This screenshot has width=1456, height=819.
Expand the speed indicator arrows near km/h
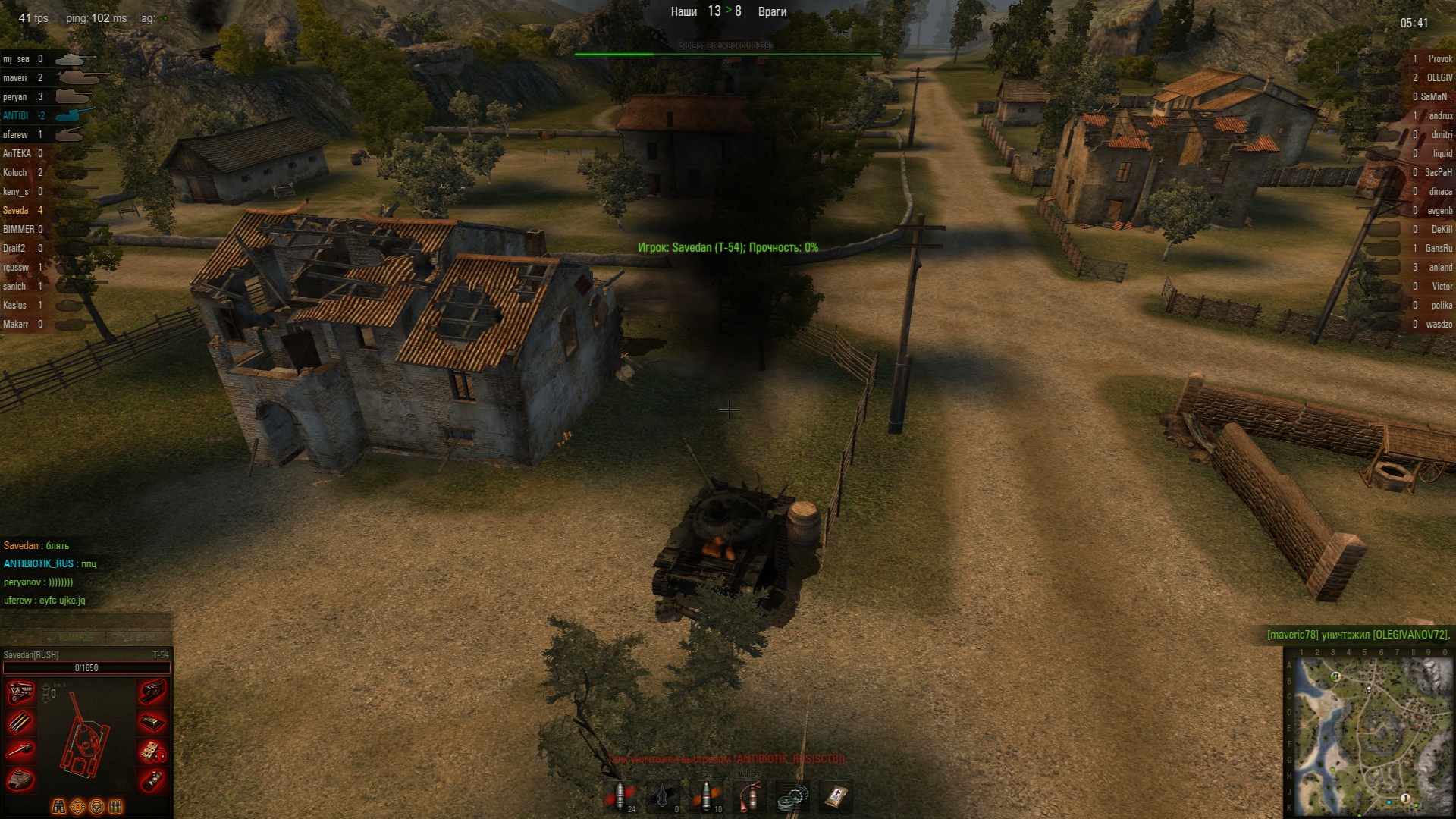[45, 693]
